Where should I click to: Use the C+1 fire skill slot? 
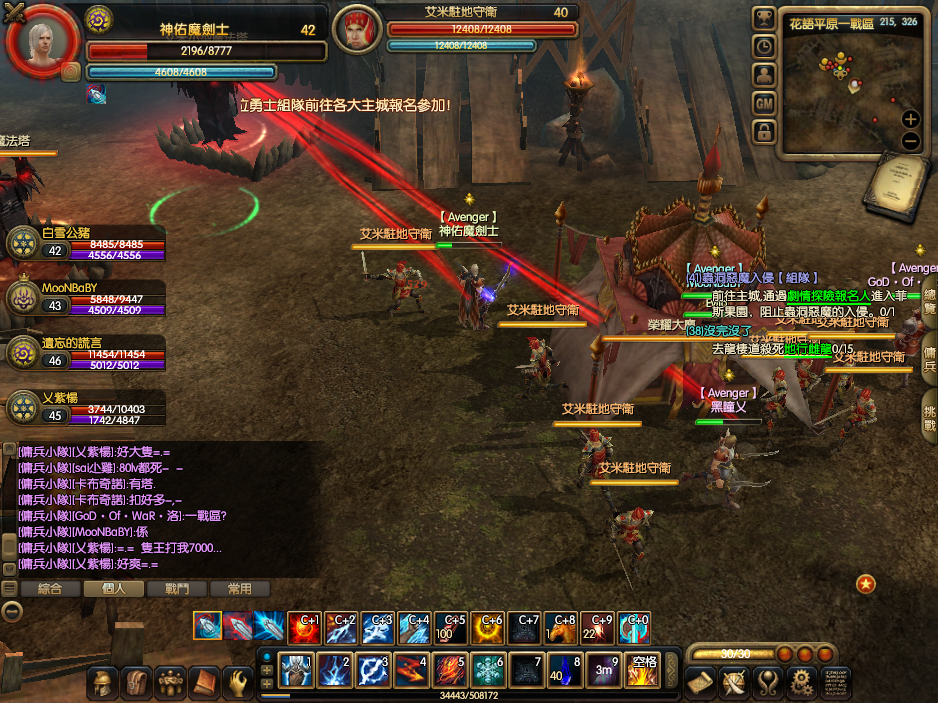pyautogui.click(x=304, y=627)
